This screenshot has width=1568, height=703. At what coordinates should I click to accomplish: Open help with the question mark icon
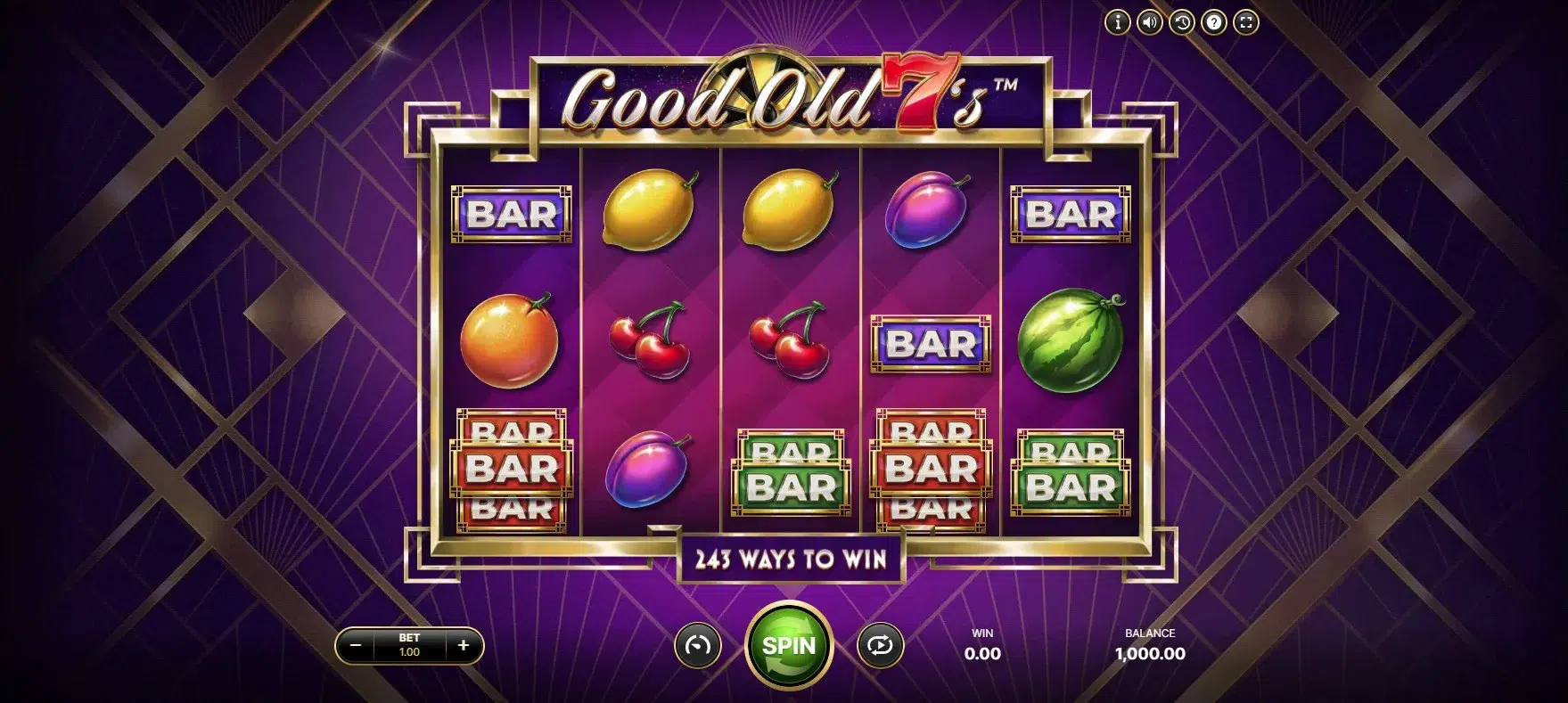click(1213, 22)
